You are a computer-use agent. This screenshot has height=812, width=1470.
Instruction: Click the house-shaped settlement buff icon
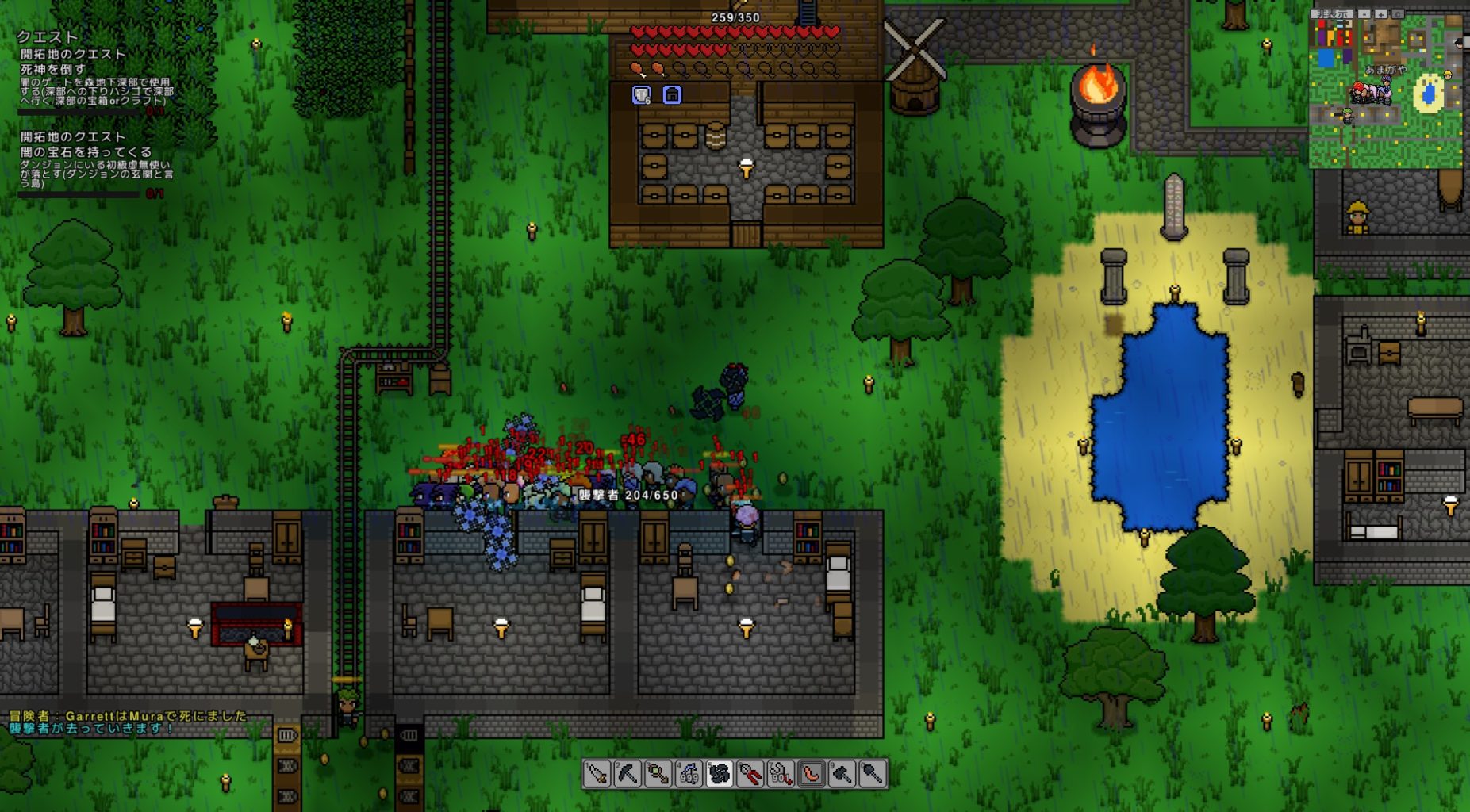tap(672, 95)
